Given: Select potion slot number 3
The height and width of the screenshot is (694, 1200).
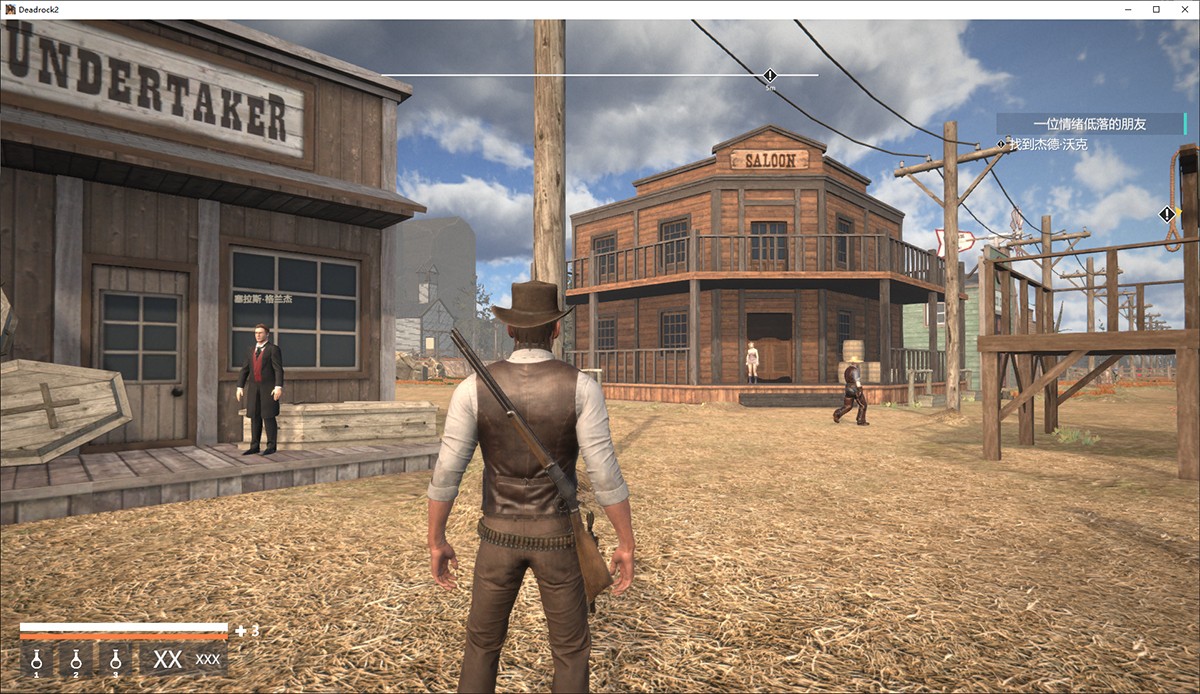Looking at the screenshot, I should (x=115, y=660).
